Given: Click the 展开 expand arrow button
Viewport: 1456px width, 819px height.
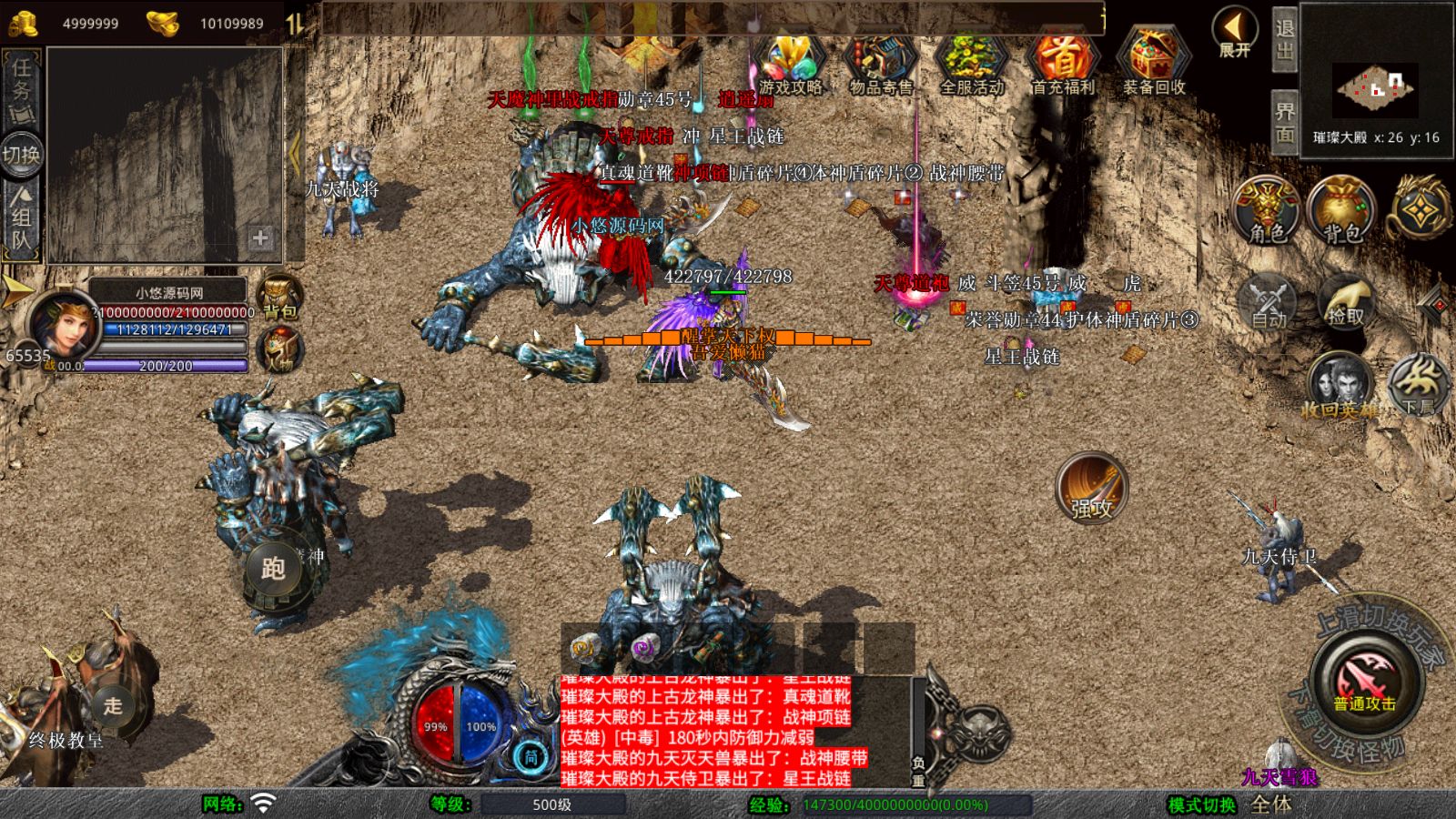Looking at the screenshot, I should click(1235, 32).
